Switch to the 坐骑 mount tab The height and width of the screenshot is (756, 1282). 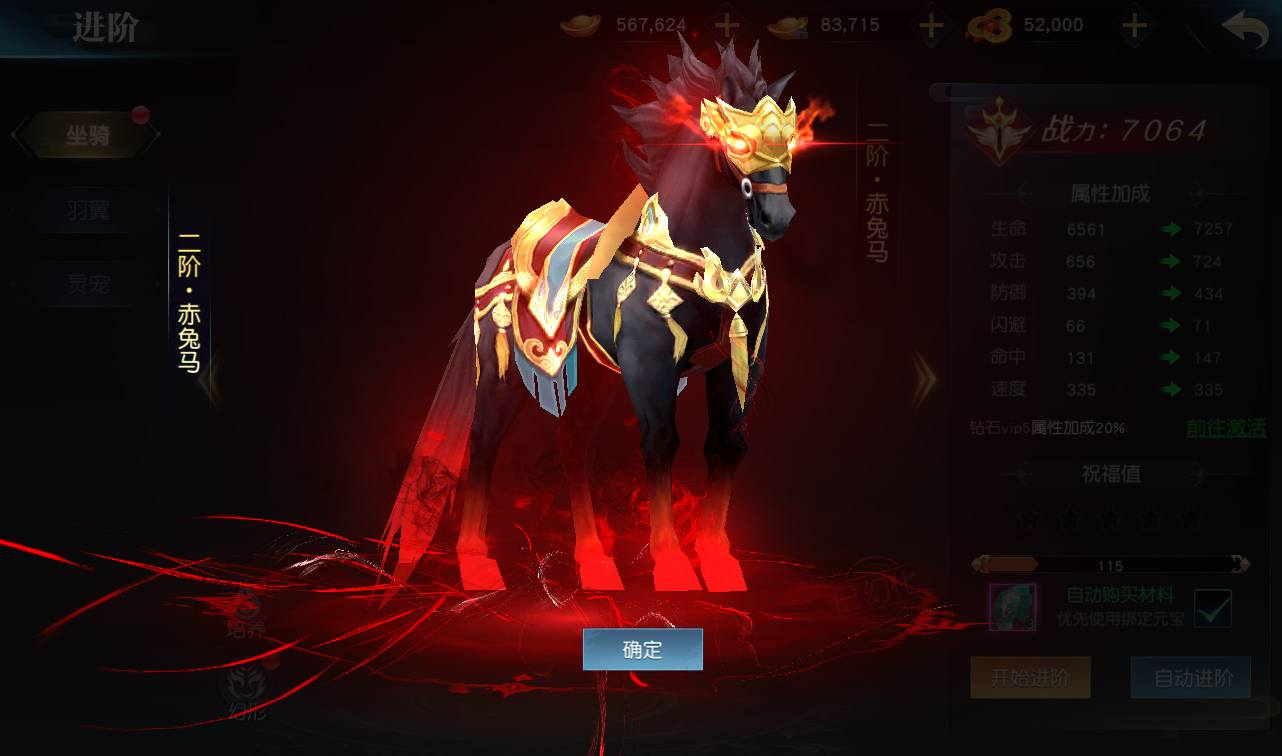point(88,136)
